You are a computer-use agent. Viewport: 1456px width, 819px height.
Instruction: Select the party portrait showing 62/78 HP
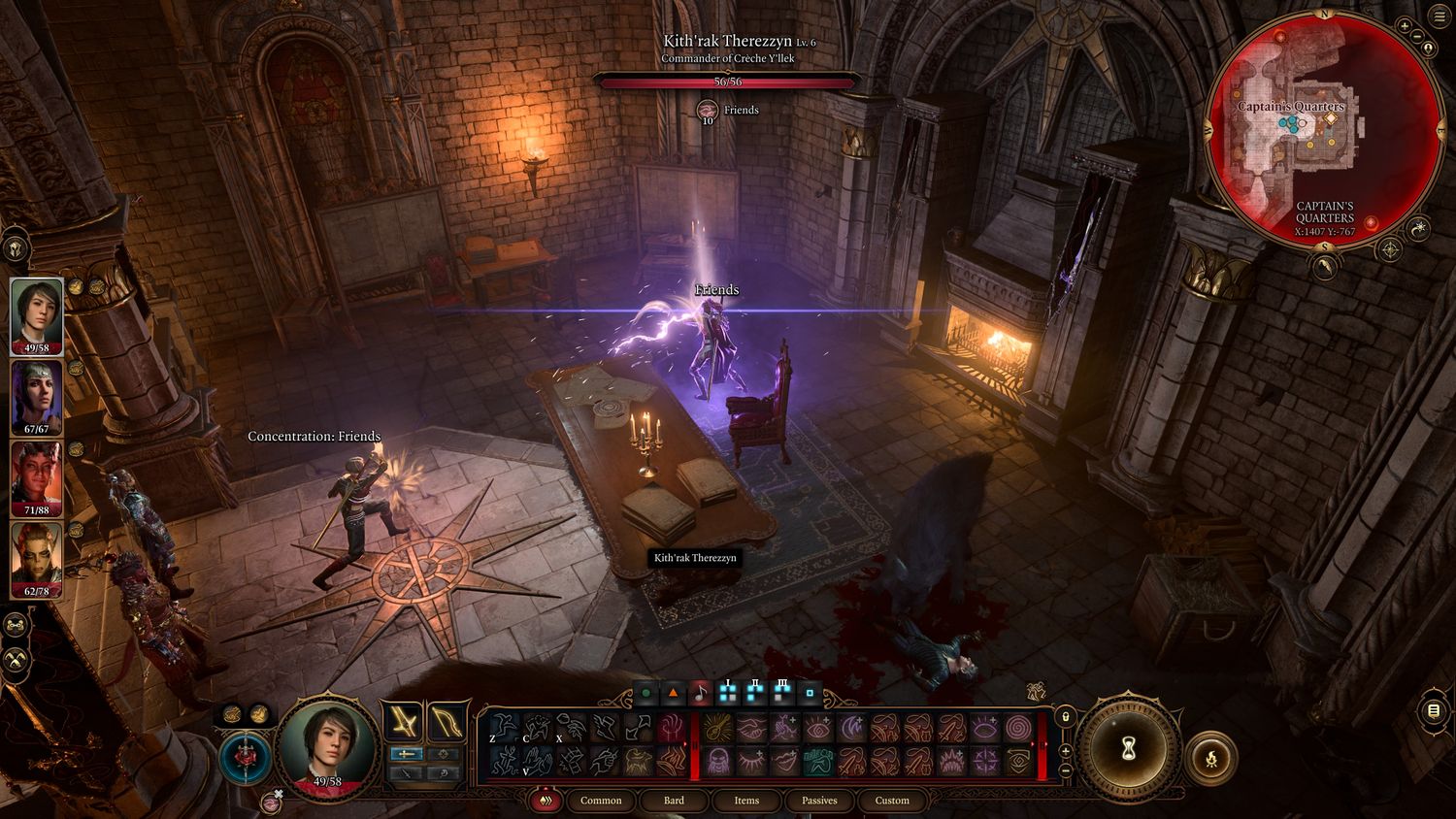37,560
